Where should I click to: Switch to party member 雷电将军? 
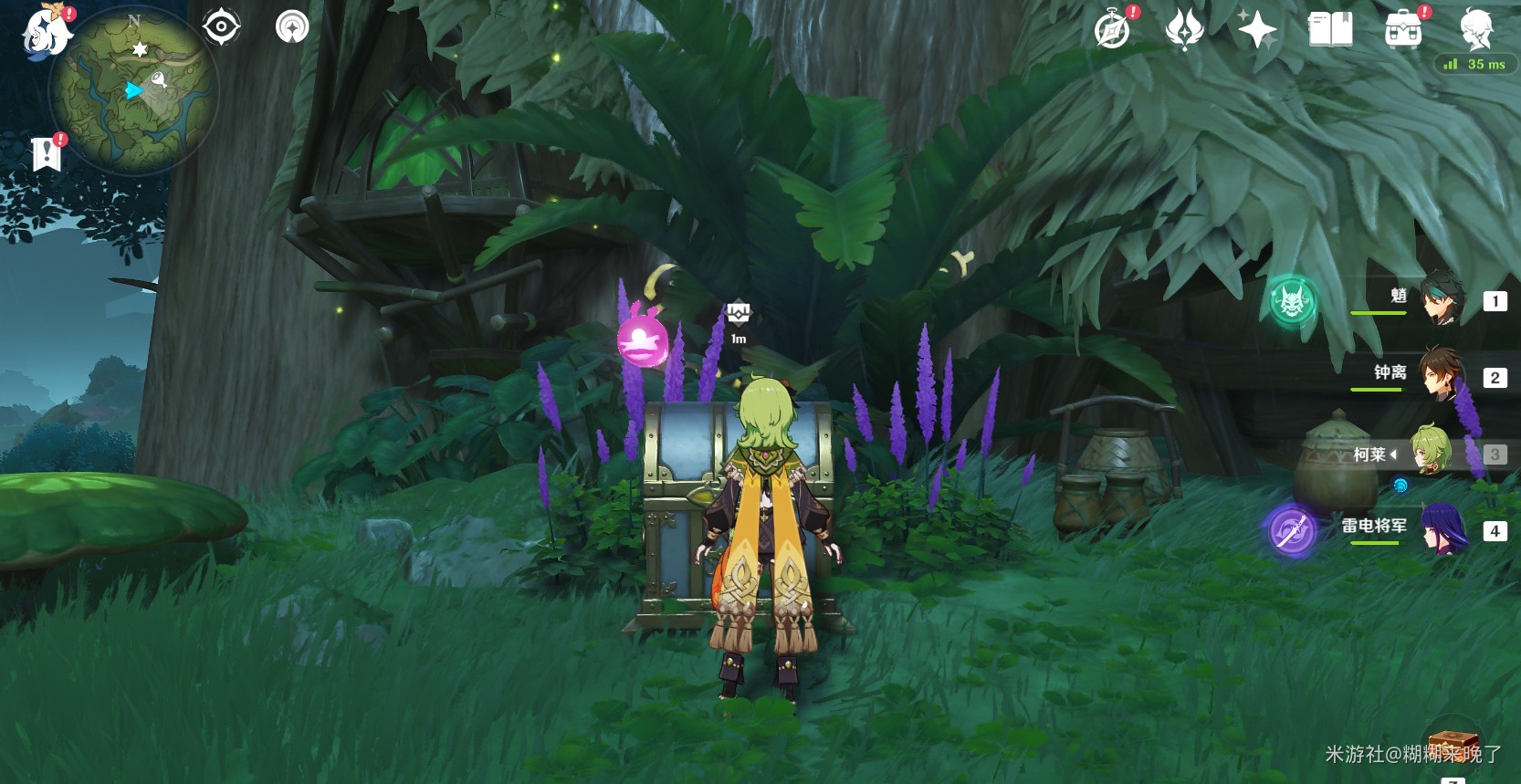(x=1442, y=529)
